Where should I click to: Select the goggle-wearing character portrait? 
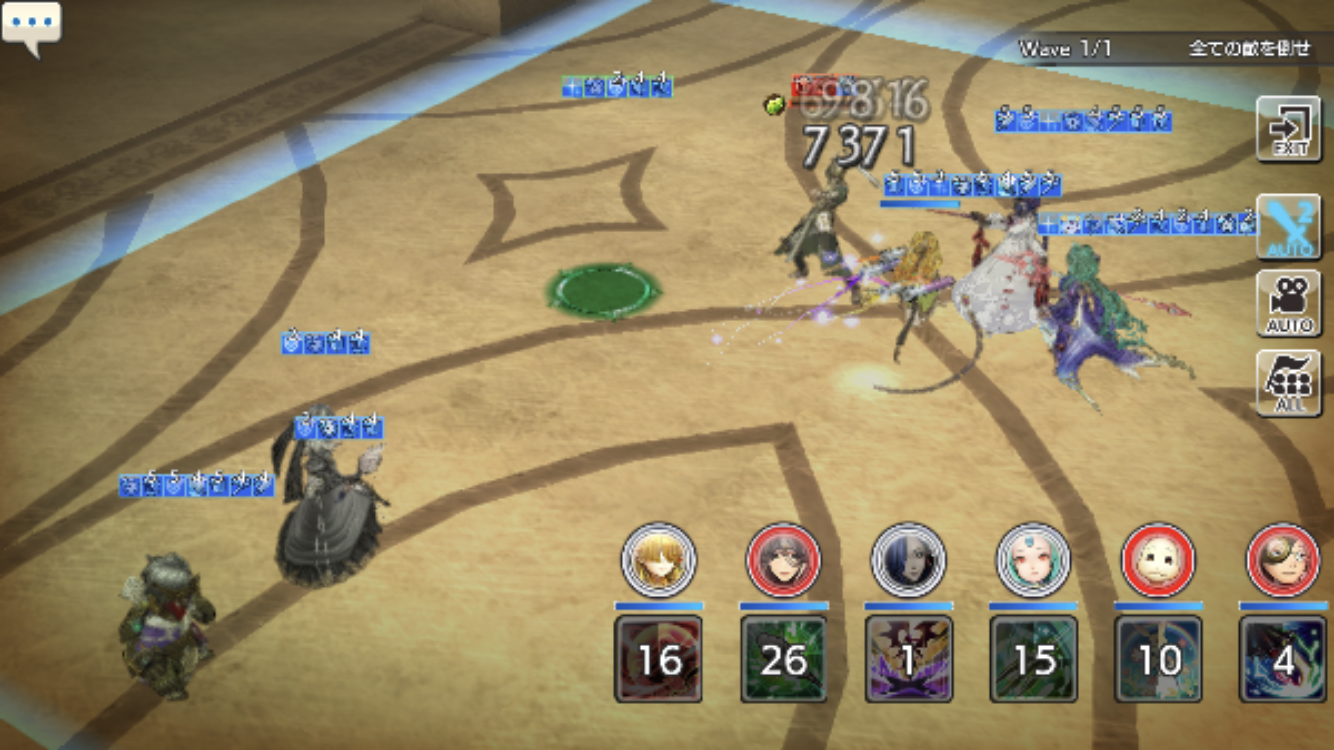[x=1283, y=560]
